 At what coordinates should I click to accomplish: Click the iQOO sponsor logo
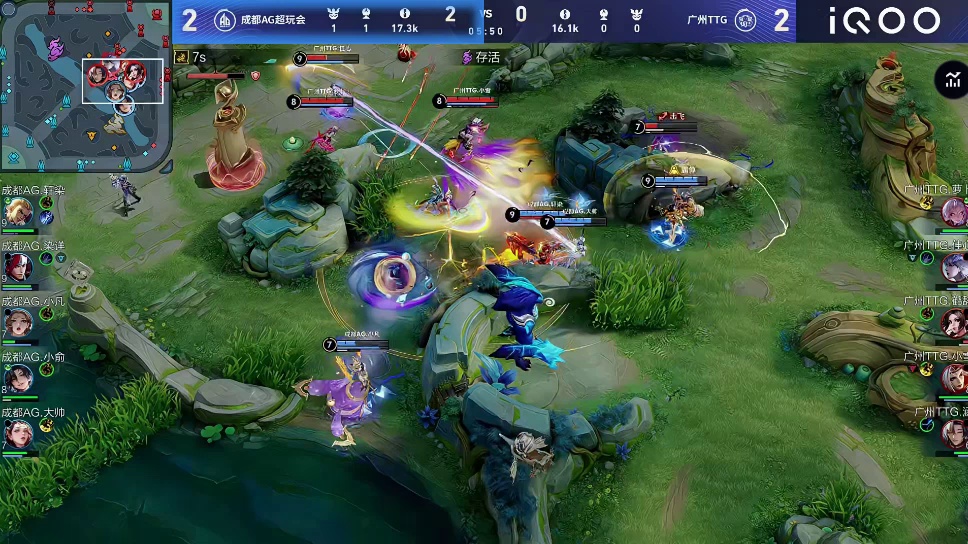[x=884, y=21]
